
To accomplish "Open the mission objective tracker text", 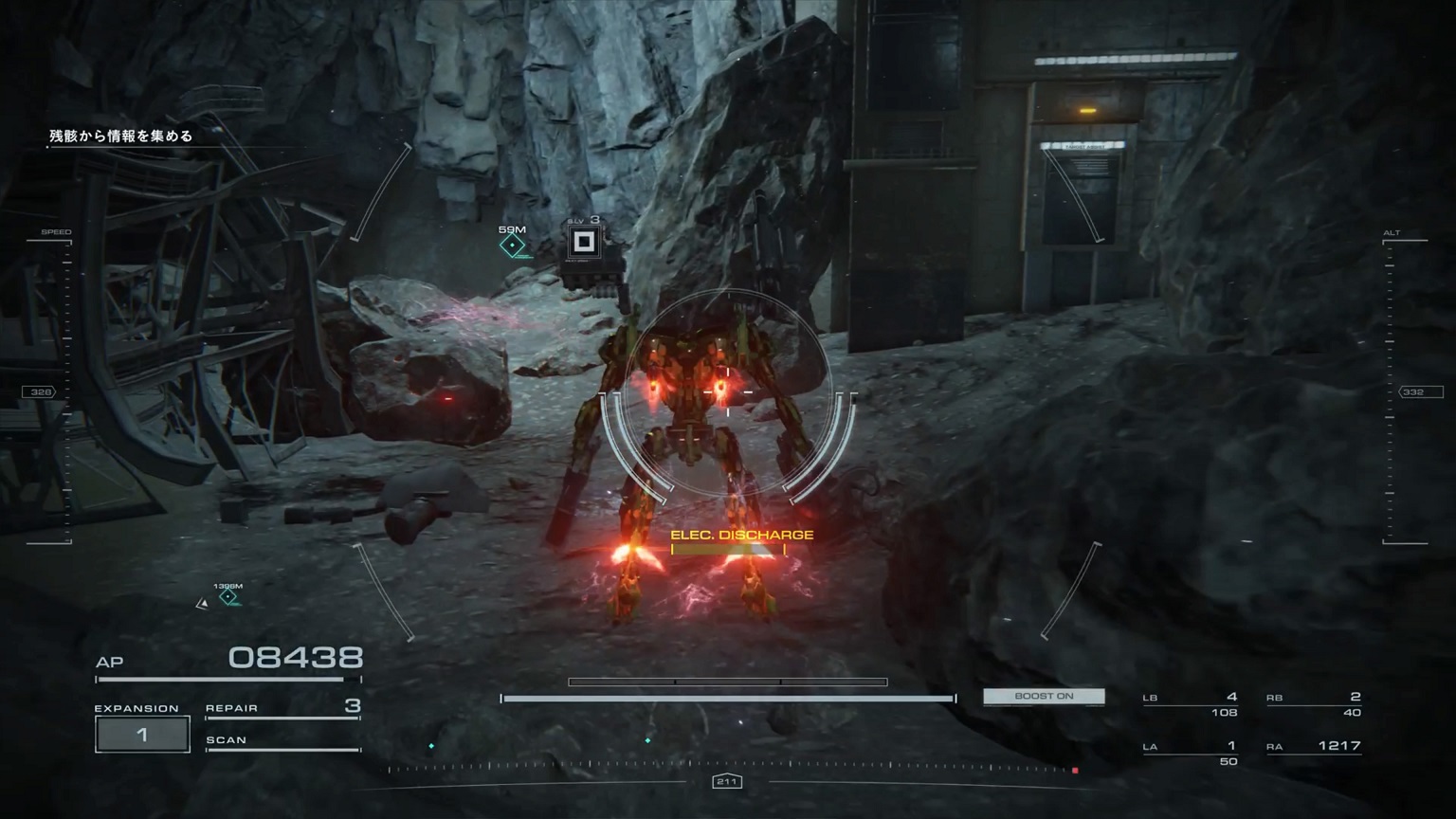I will coord(121,136).
